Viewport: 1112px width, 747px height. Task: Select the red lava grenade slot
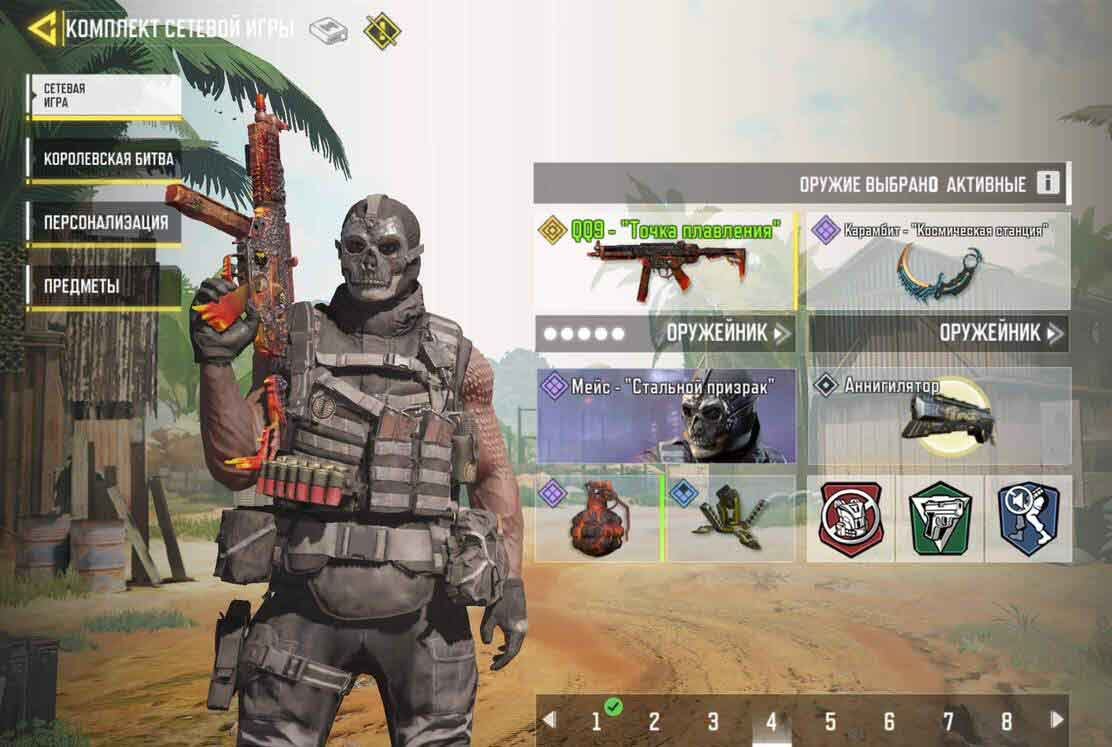[598, 518]
